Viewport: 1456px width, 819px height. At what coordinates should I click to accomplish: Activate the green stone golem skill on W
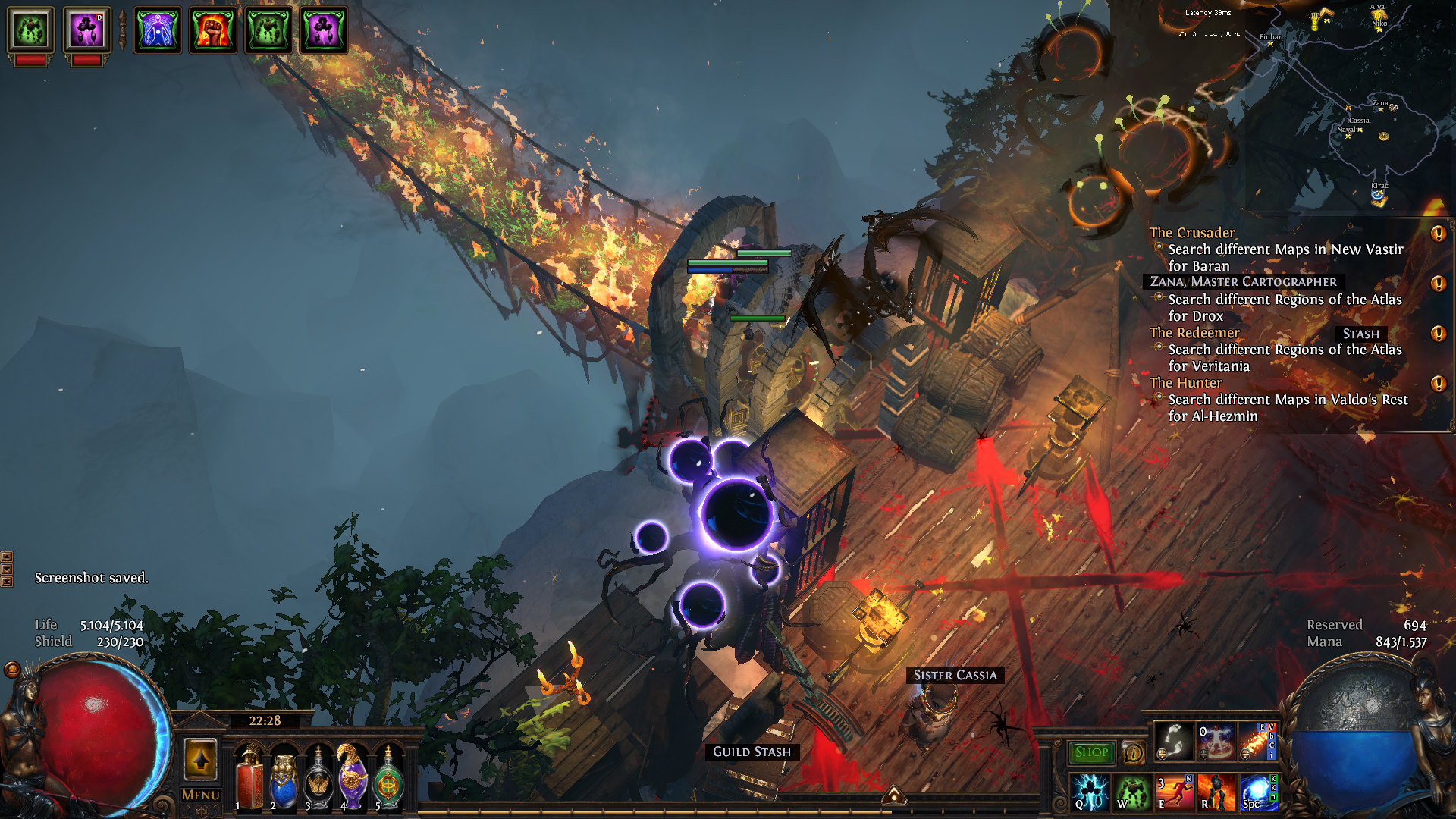pos(1131,792)
